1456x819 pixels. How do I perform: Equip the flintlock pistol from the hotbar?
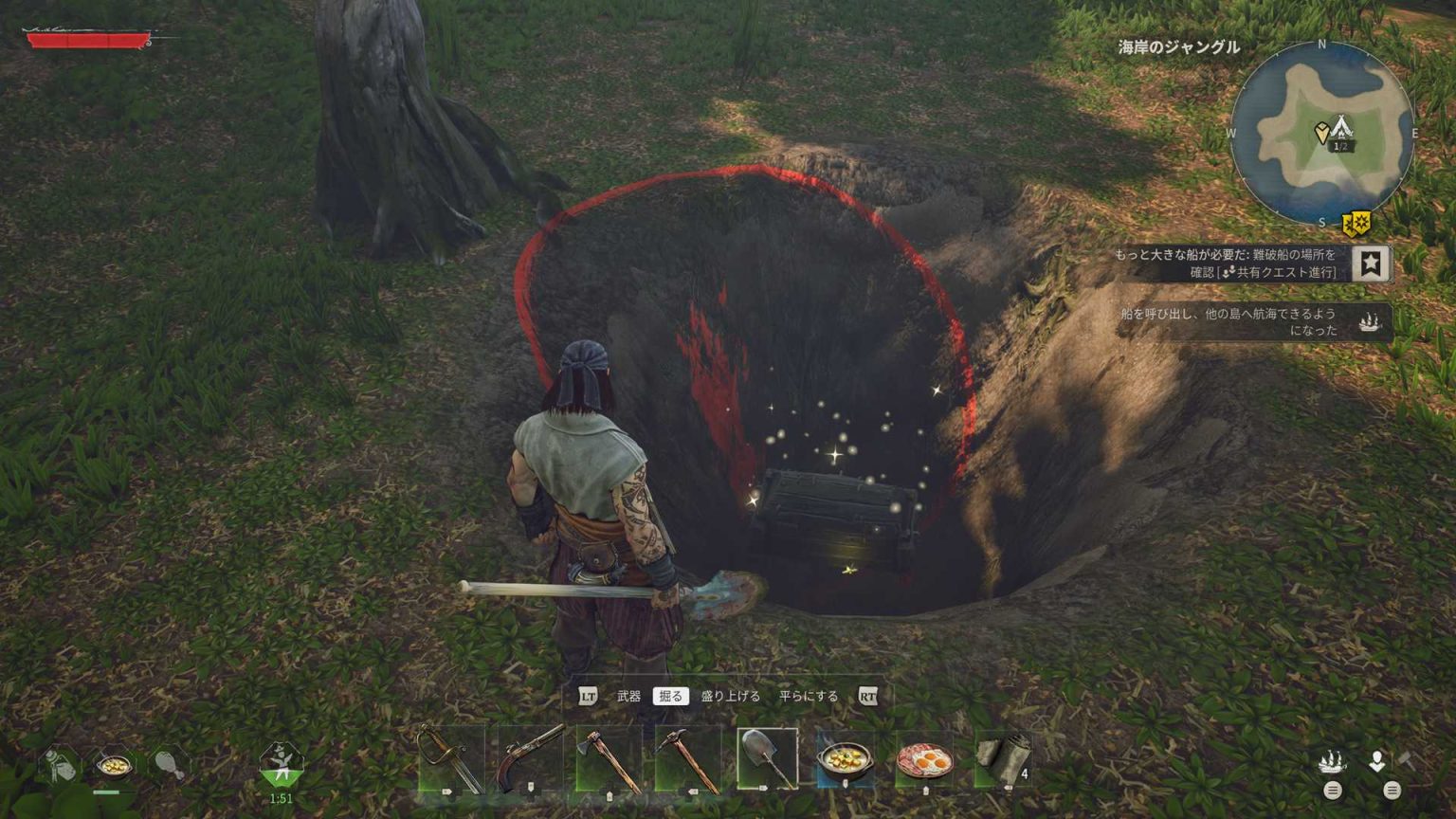click(530, 758)
